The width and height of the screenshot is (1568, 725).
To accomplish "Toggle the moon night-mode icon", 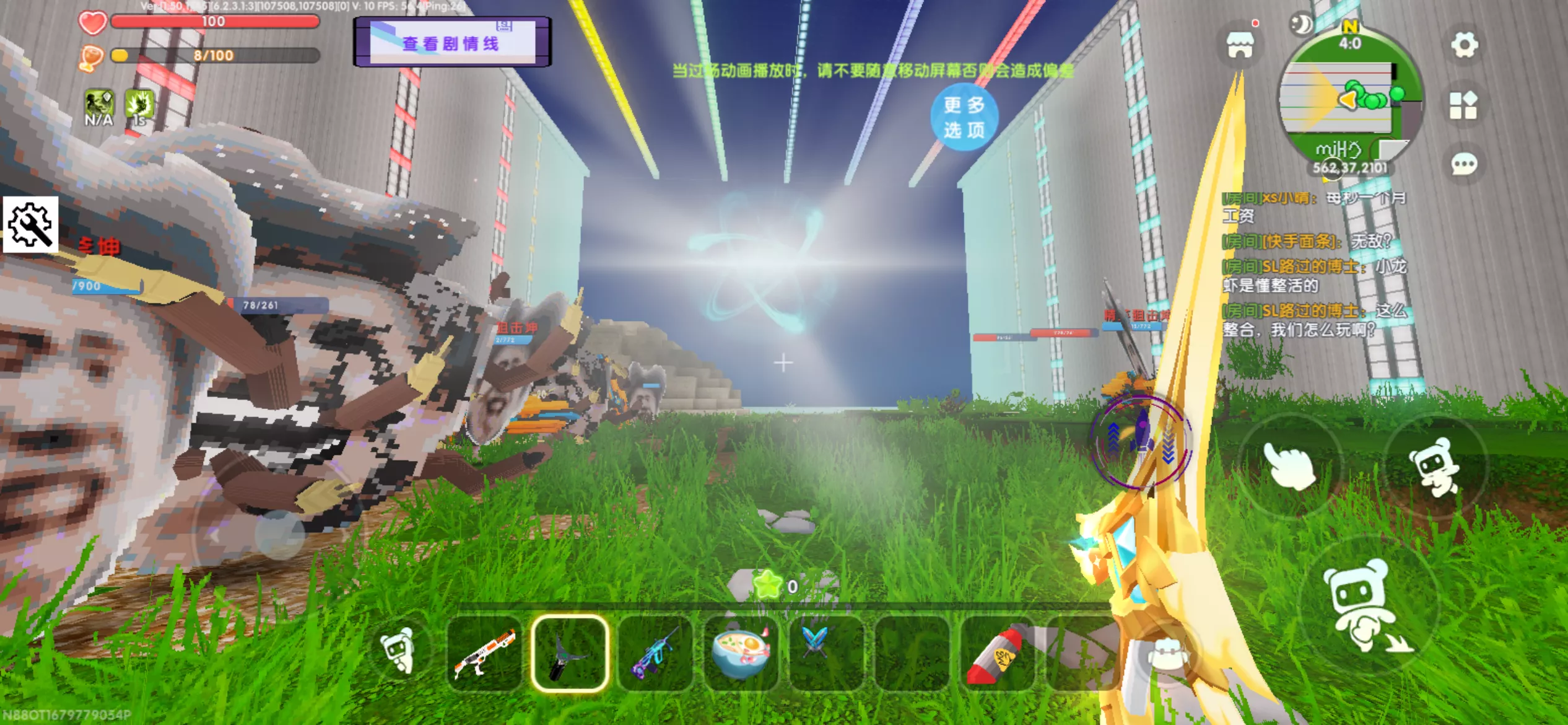I will [1302, 25].
